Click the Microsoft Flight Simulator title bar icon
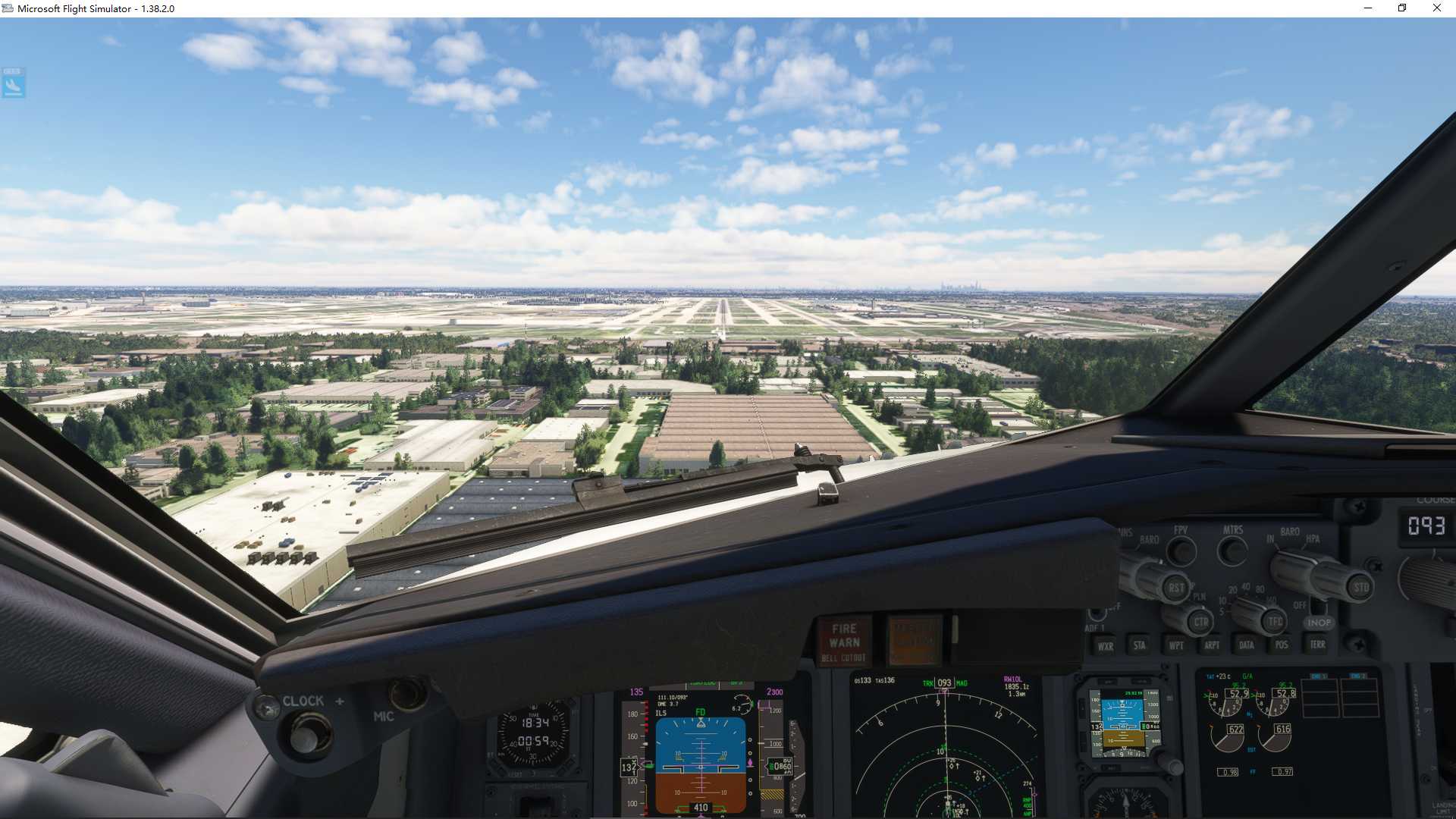Image resolution: width=1456 pixels, height=819 pixels. [8, 8]
